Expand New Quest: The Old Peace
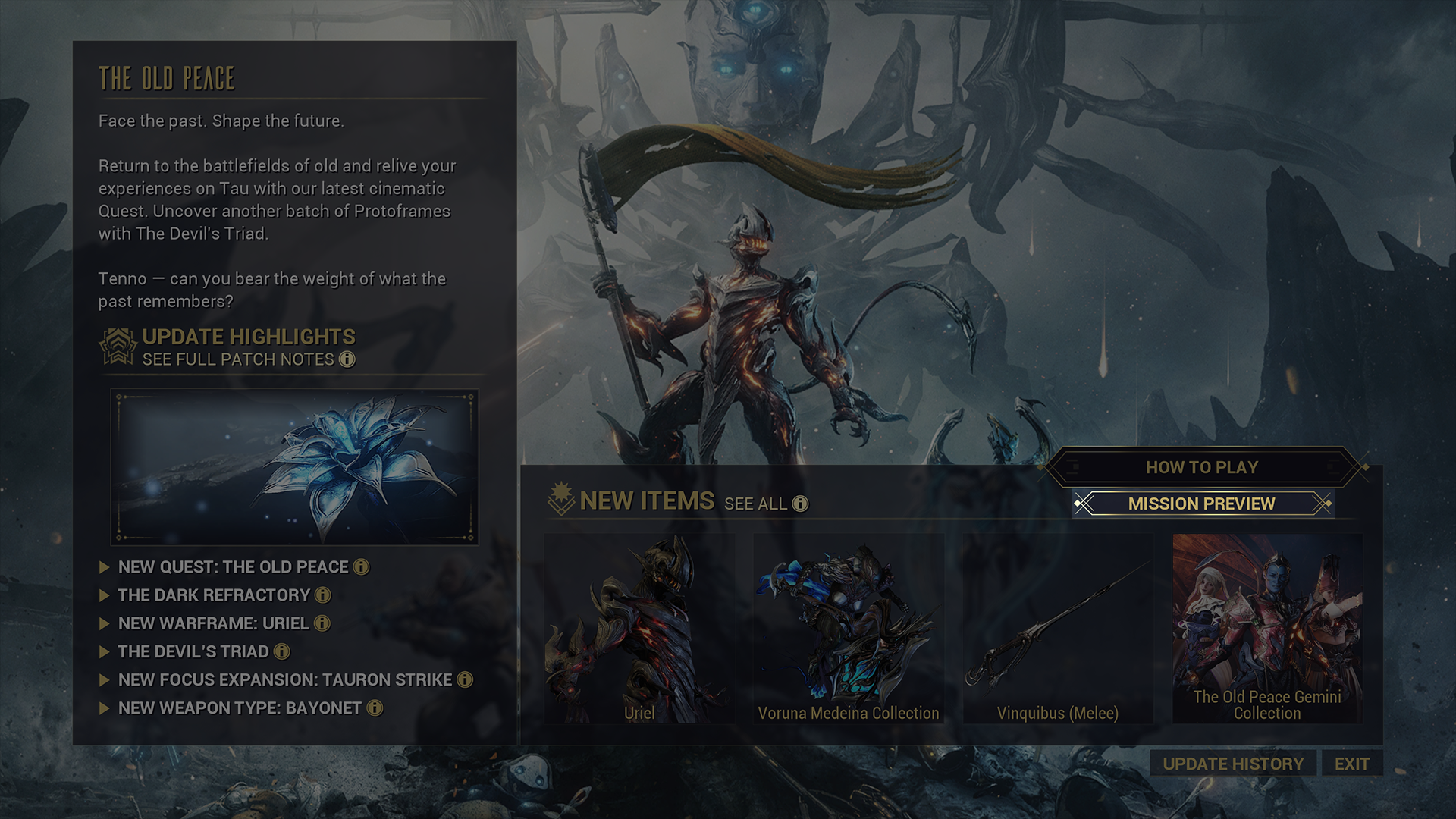 coord(233,567)
